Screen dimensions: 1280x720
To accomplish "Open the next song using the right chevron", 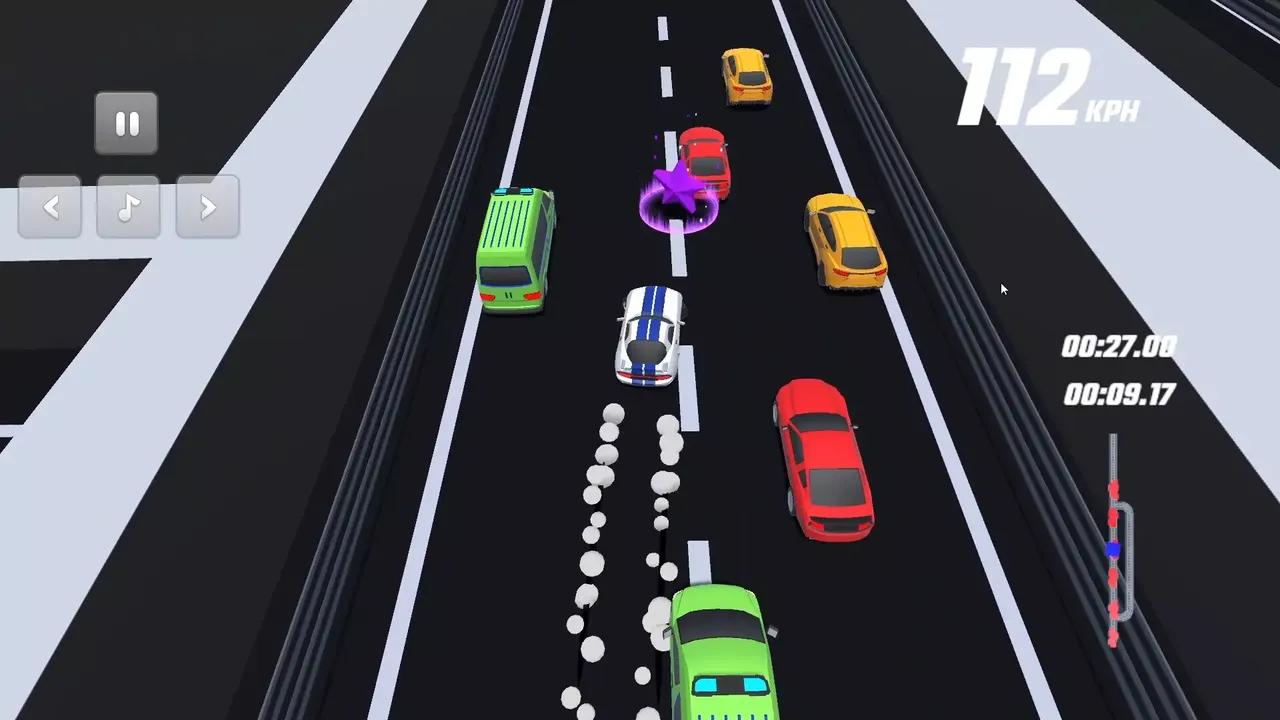I will click(x=206, y=207).
